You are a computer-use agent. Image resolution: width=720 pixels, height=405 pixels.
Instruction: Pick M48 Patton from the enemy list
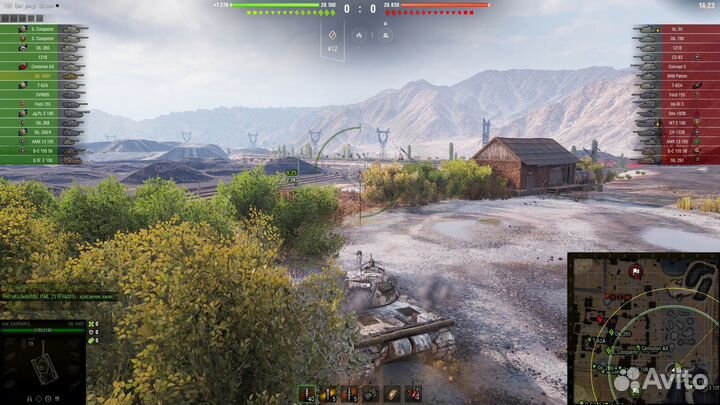click(x=676, y=75)
